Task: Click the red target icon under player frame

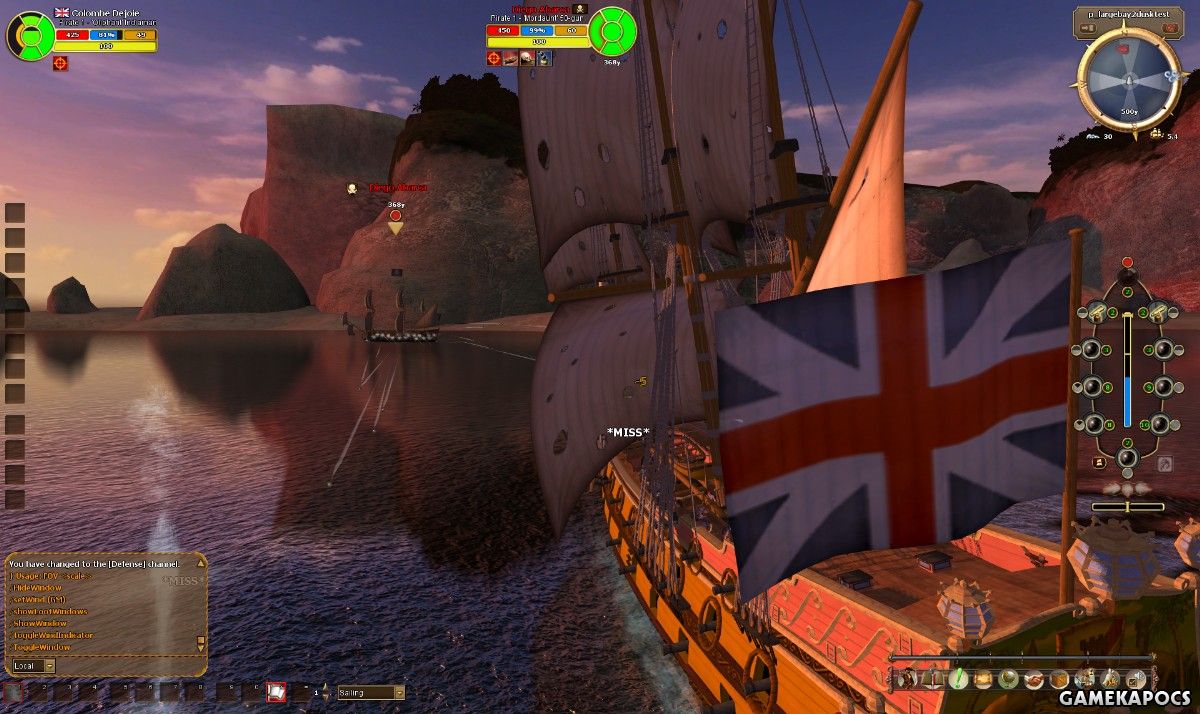Action: [x=61, y=63]
